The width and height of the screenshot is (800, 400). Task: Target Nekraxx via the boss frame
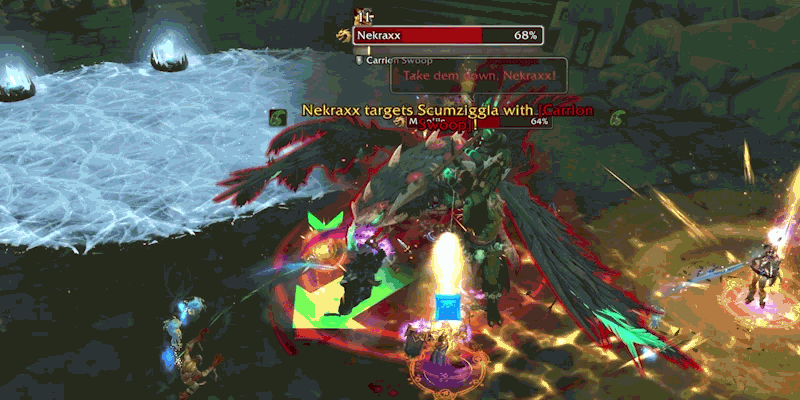point(447,36)
